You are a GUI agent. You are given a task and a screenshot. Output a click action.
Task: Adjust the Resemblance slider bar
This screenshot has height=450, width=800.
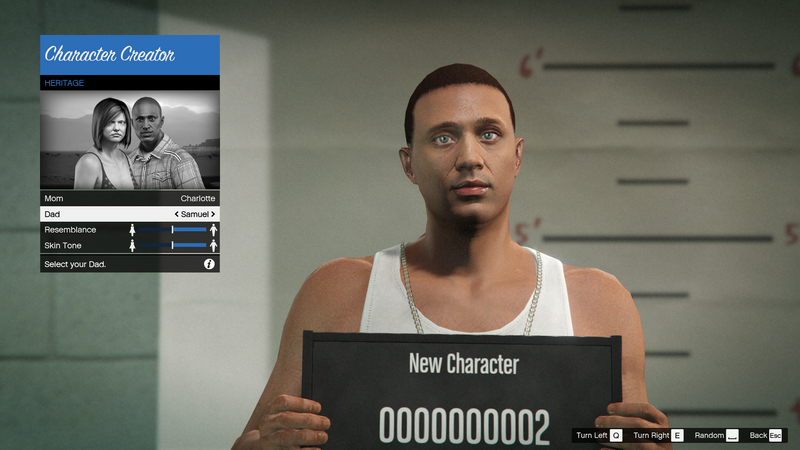tap(173, 229)
